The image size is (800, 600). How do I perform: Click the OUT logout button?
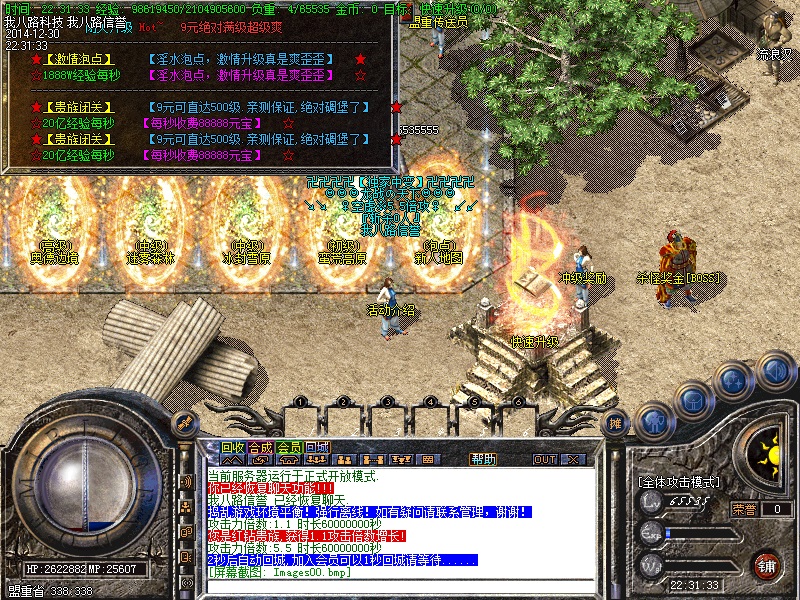(545, 460)
